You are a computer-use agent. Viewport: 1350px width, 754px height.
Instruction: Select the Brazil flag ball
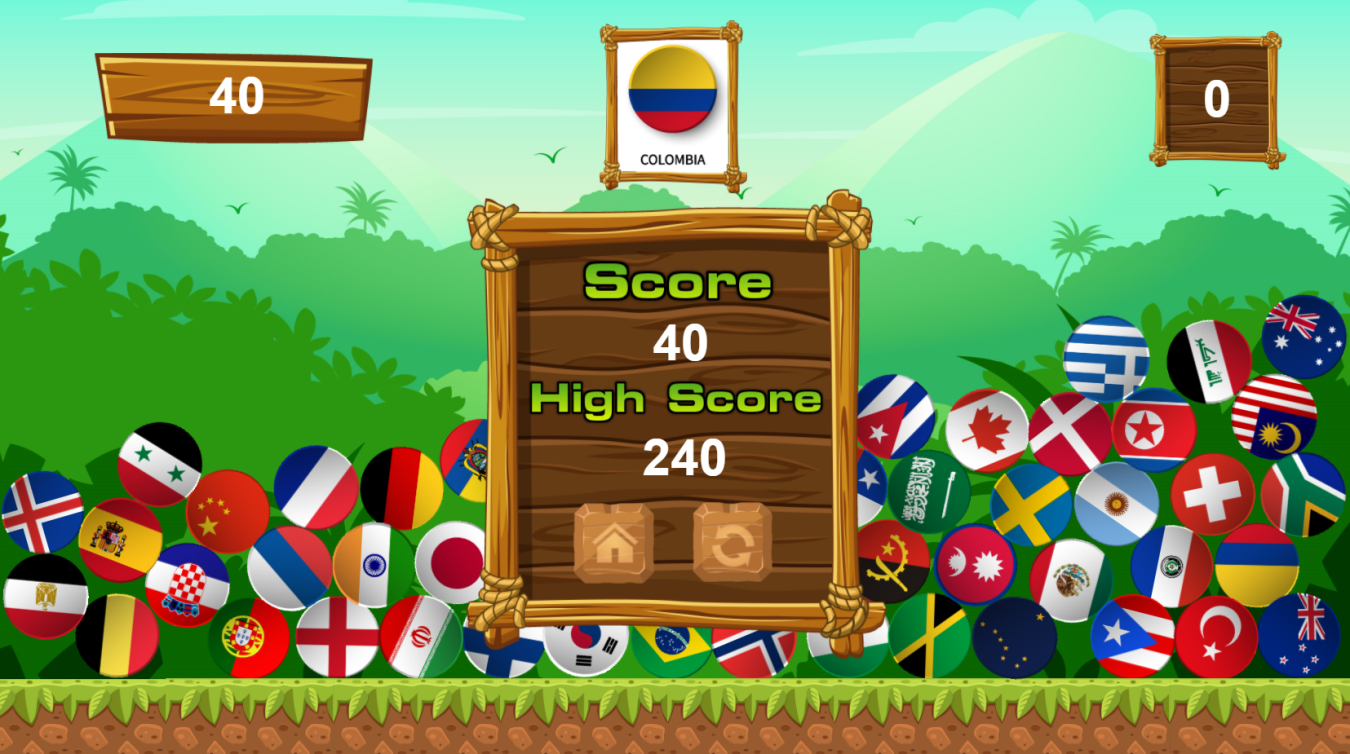(x=672, y=646)
